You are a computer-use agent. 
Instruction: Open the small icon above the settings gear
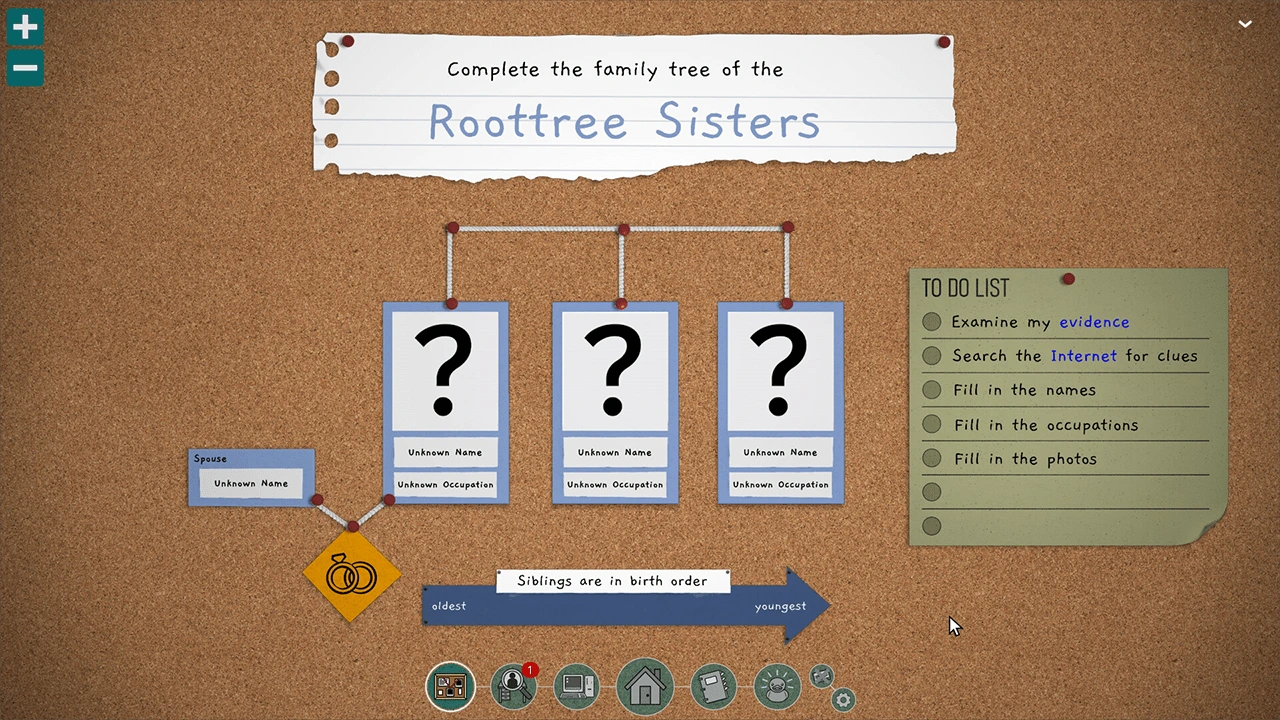click(822, 677)
